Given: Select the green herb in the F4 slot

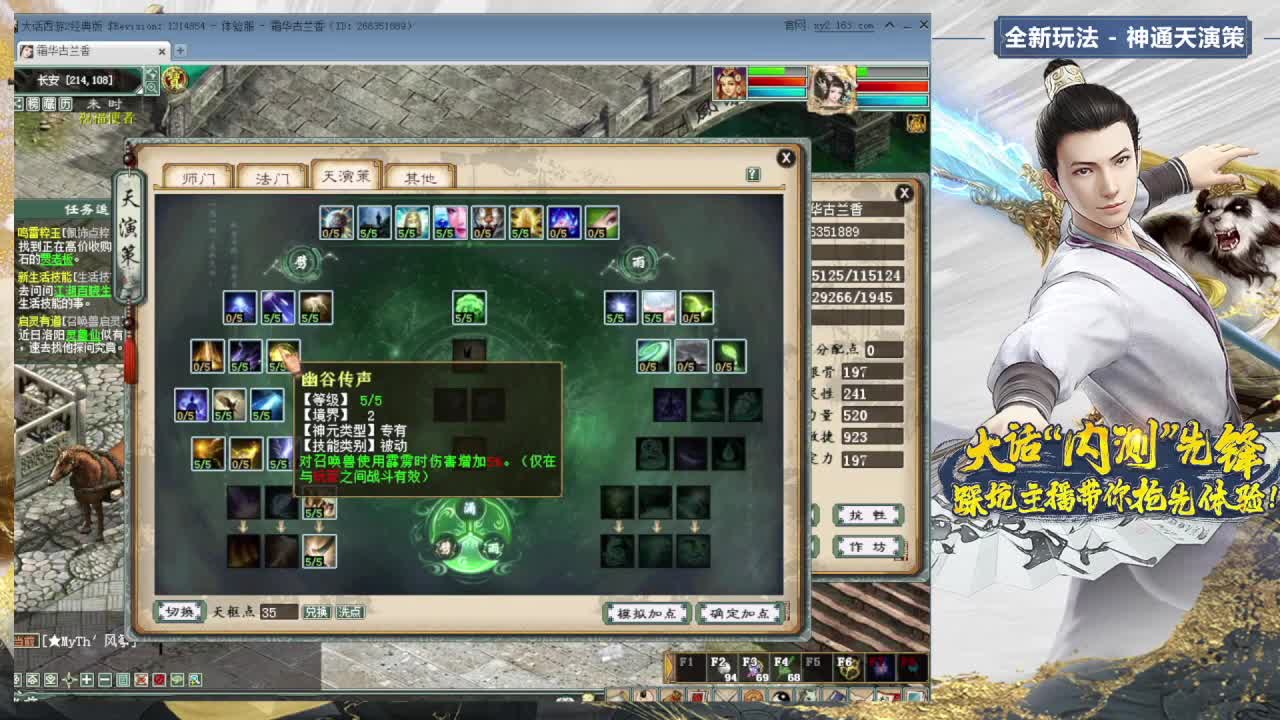Looking at the screenshot, I should point(784,666).
